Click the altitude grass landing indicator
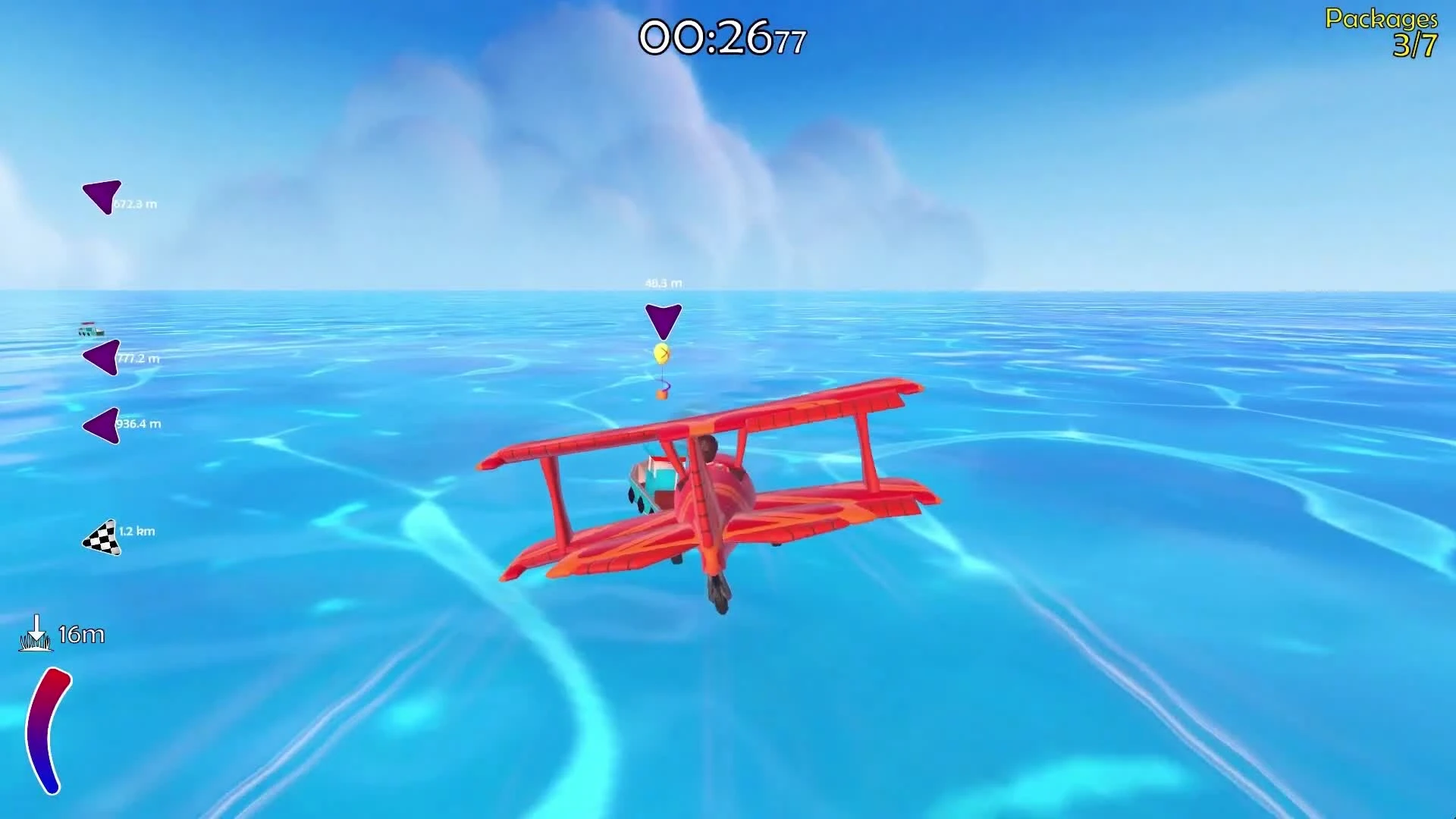This screenshot has height=819, width=1456. (36, 635)
